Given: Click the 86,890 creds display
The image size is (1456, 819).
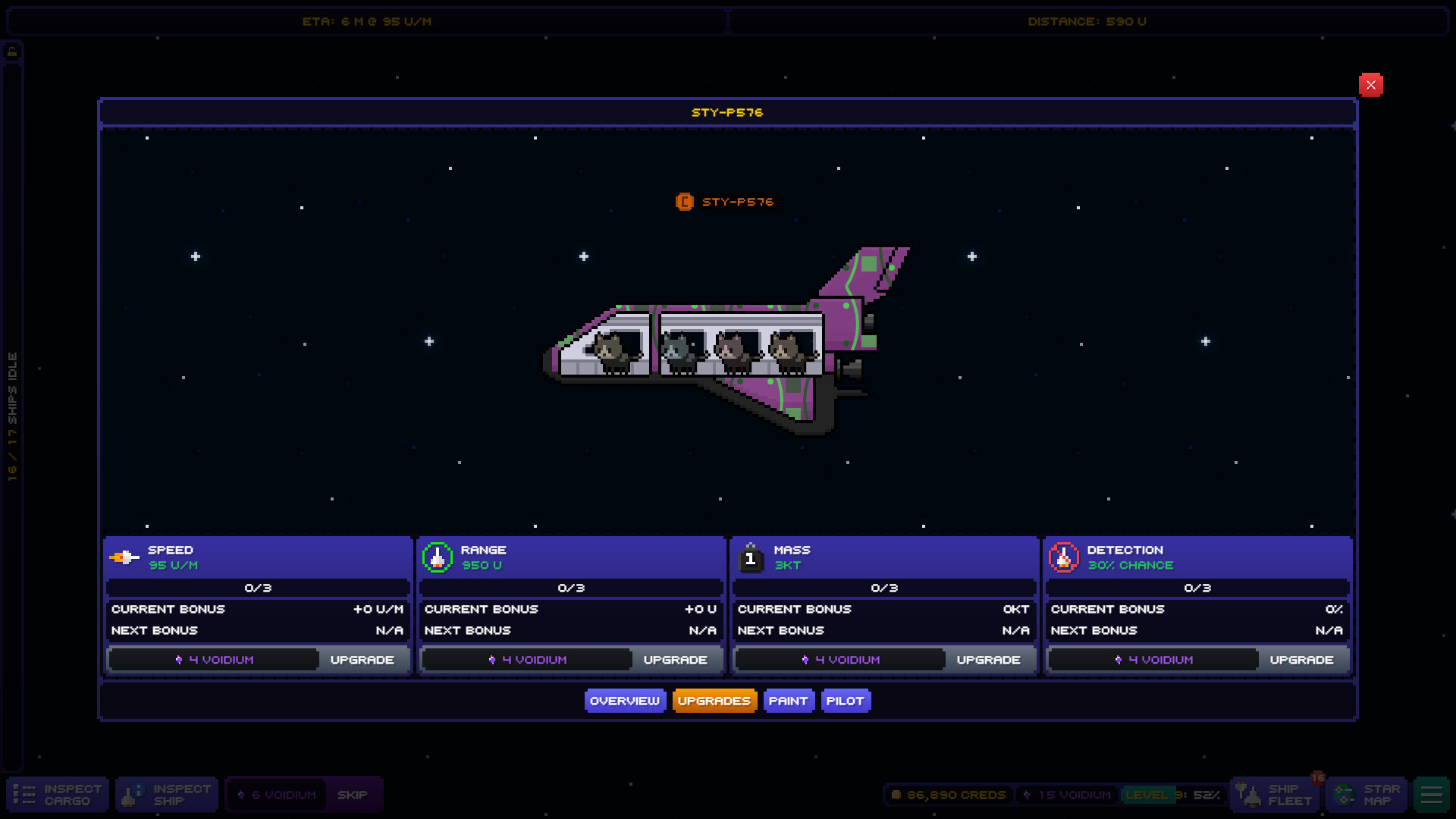Looking at the screenshot, I should pyautogui.click(x=948, y=795).
